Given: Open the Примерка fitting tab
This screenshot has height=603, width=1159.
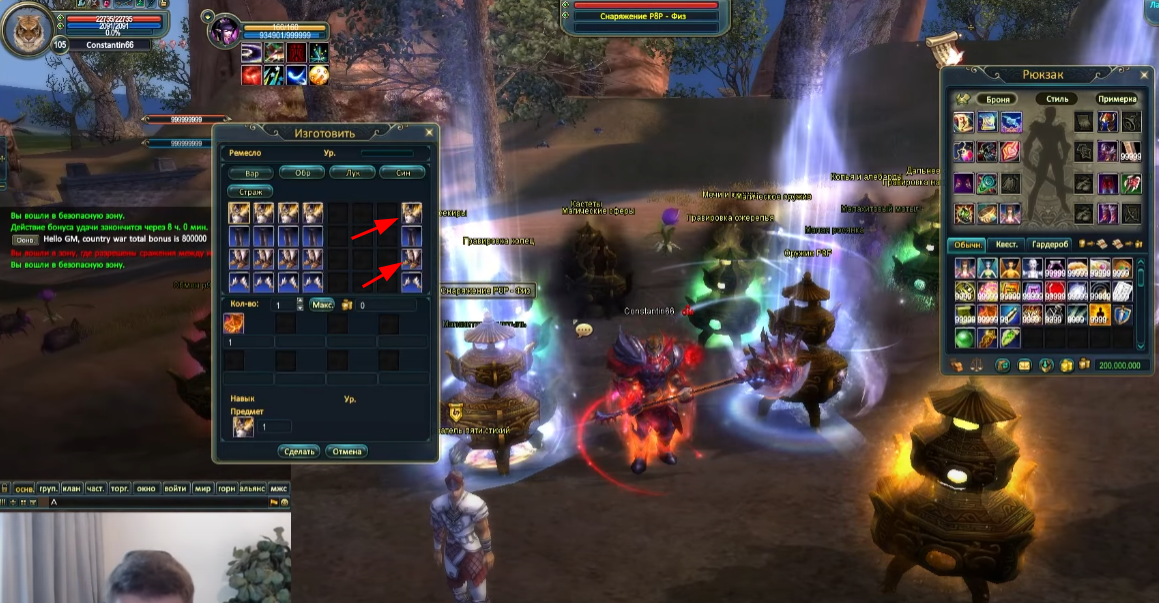Looking at the screenshot, I should tap(1117, 99).
